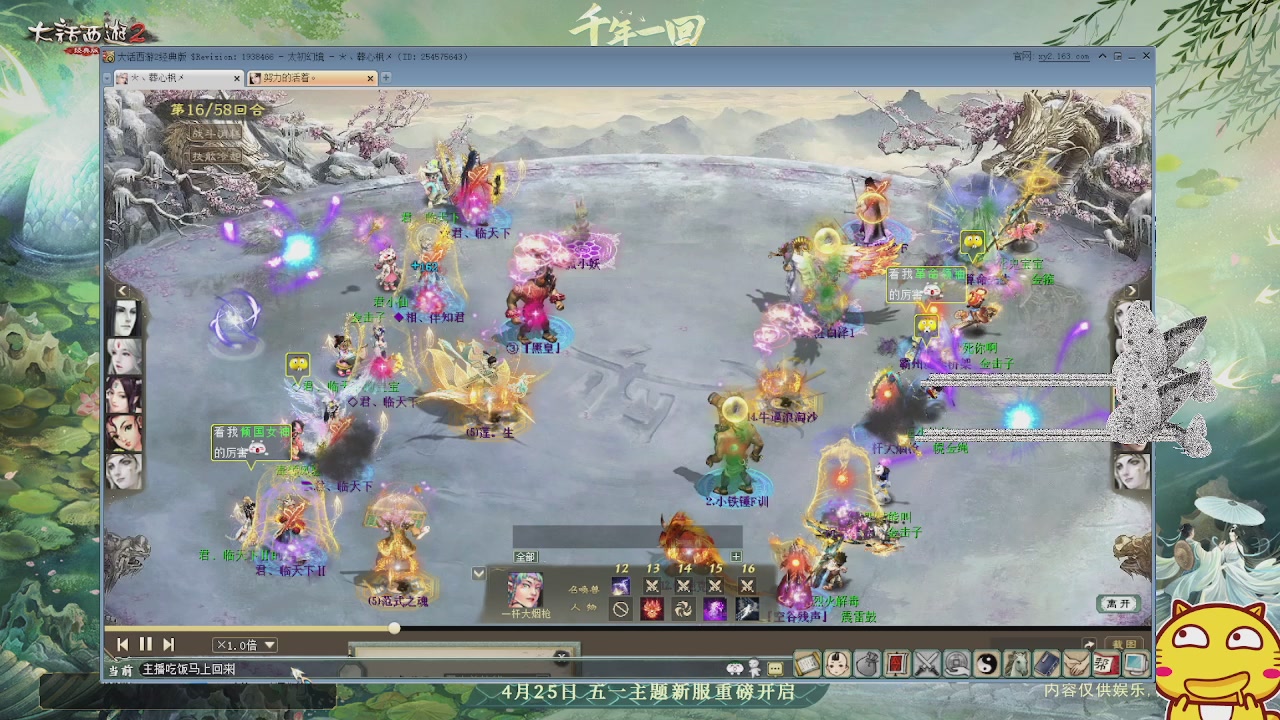Click the horse mount icon in bottom toolbar
Viewport: 1280px width, 720px height.
(x=1017, y=663)
